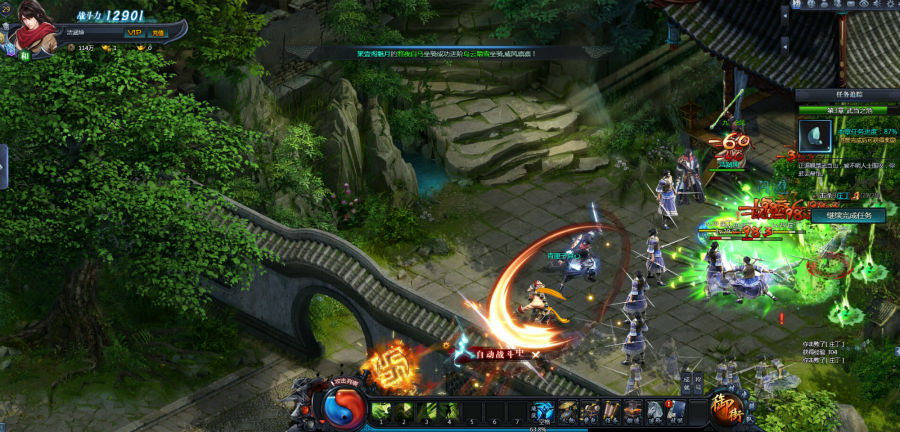Activate the skill in hotbar slot 1
Viewport: 900px width, 432px height.
click(x=381, y=410)
